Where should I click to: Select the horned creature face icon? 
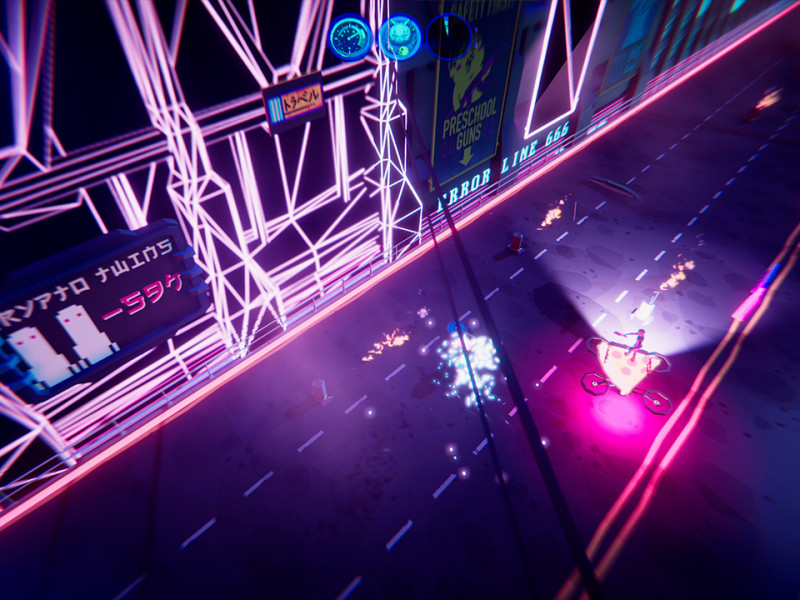click(x=400, y=37)
